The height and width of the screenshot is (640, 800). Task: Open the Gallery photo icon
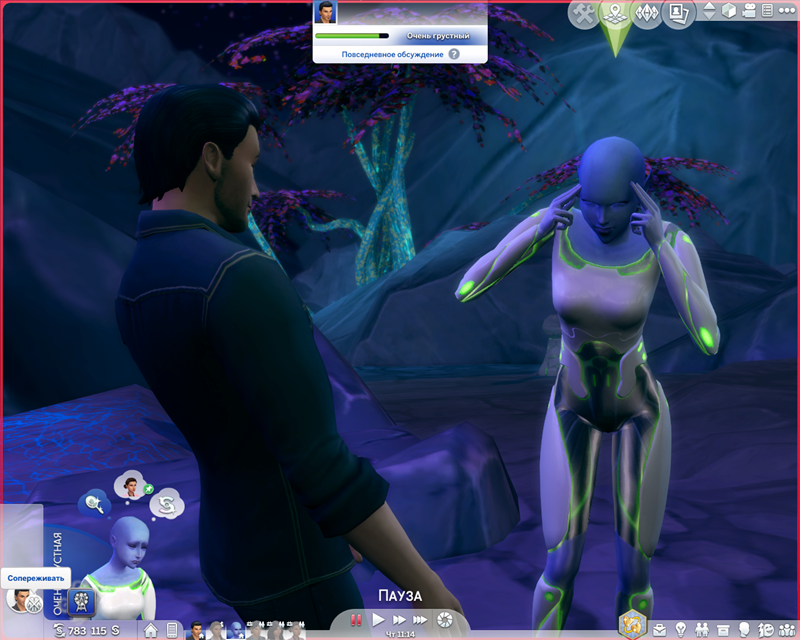[680, 14]
